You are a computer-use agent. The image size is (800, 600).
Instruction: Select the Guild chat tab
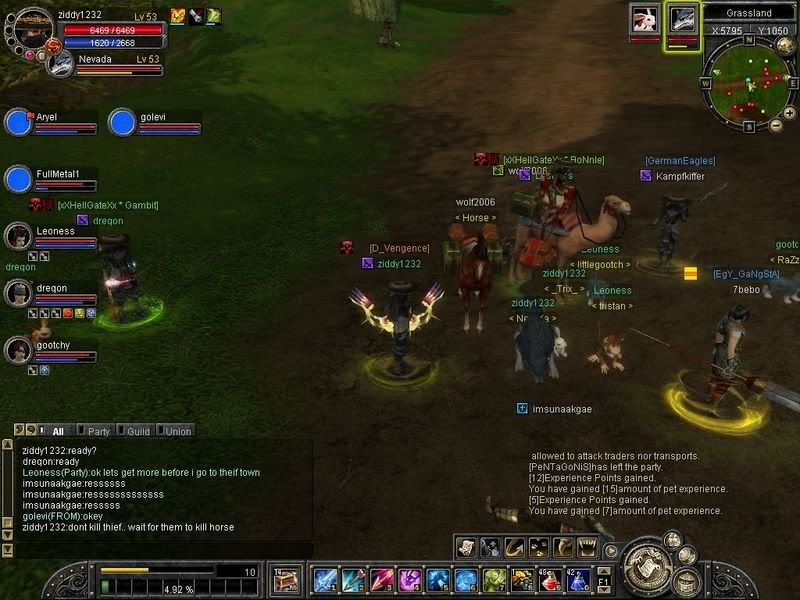(x=137, y=431)
